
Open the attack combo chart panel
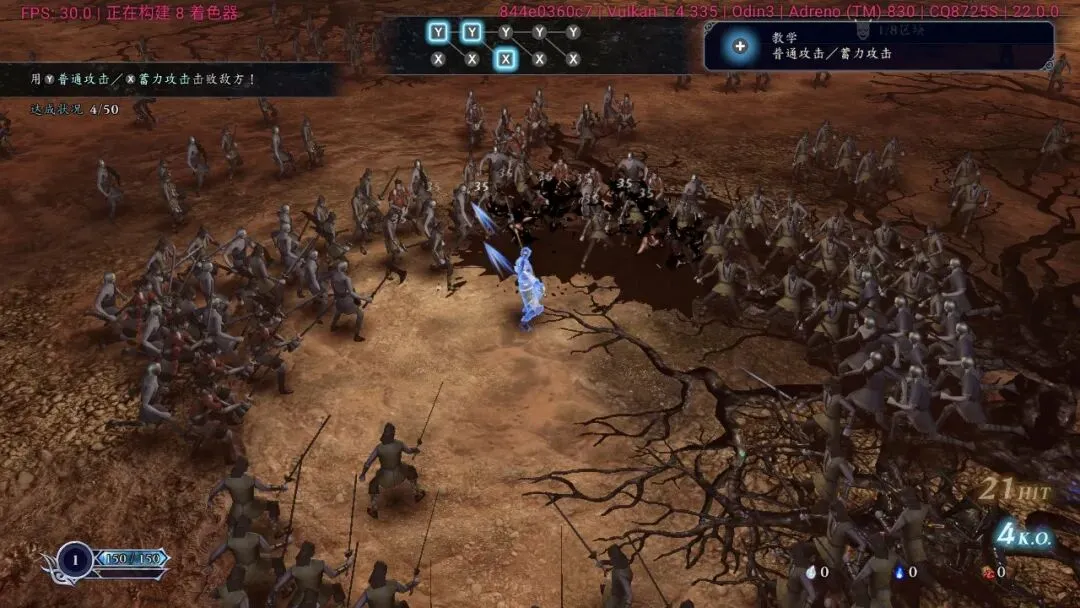[505, 46]
